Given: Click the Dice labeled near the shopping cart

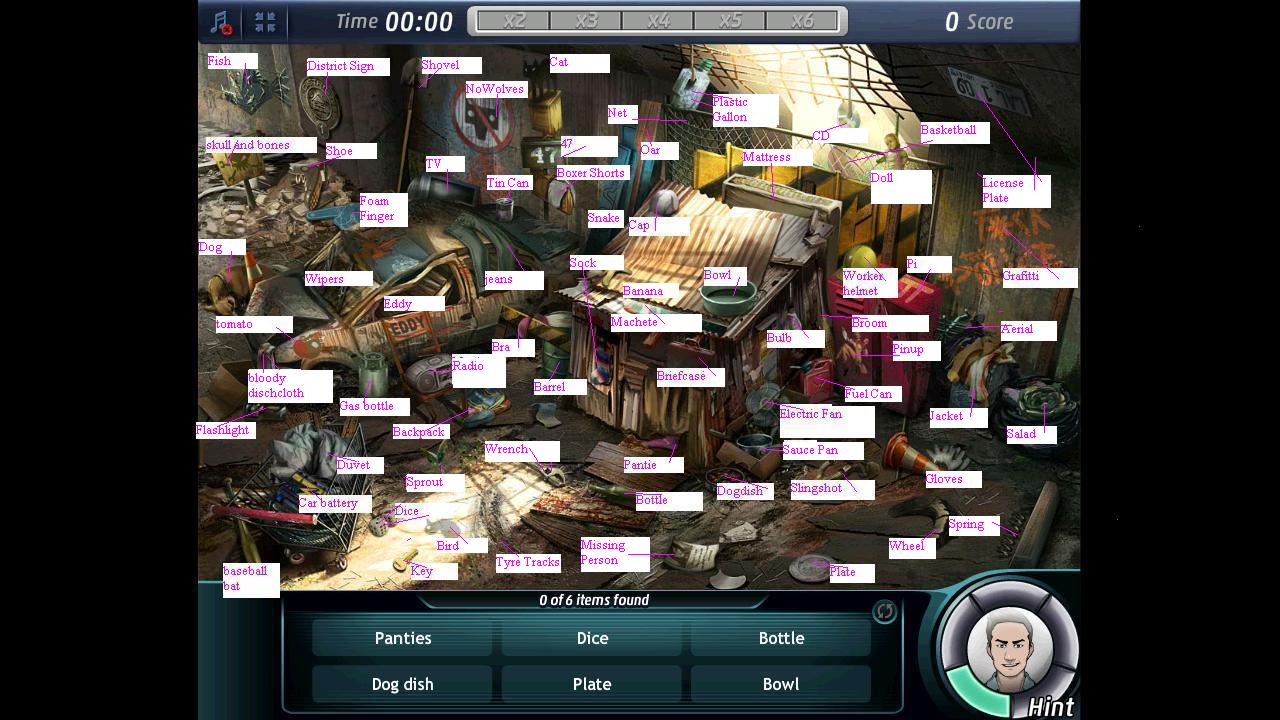Looking at the screenshot, I should click(407, 511).
